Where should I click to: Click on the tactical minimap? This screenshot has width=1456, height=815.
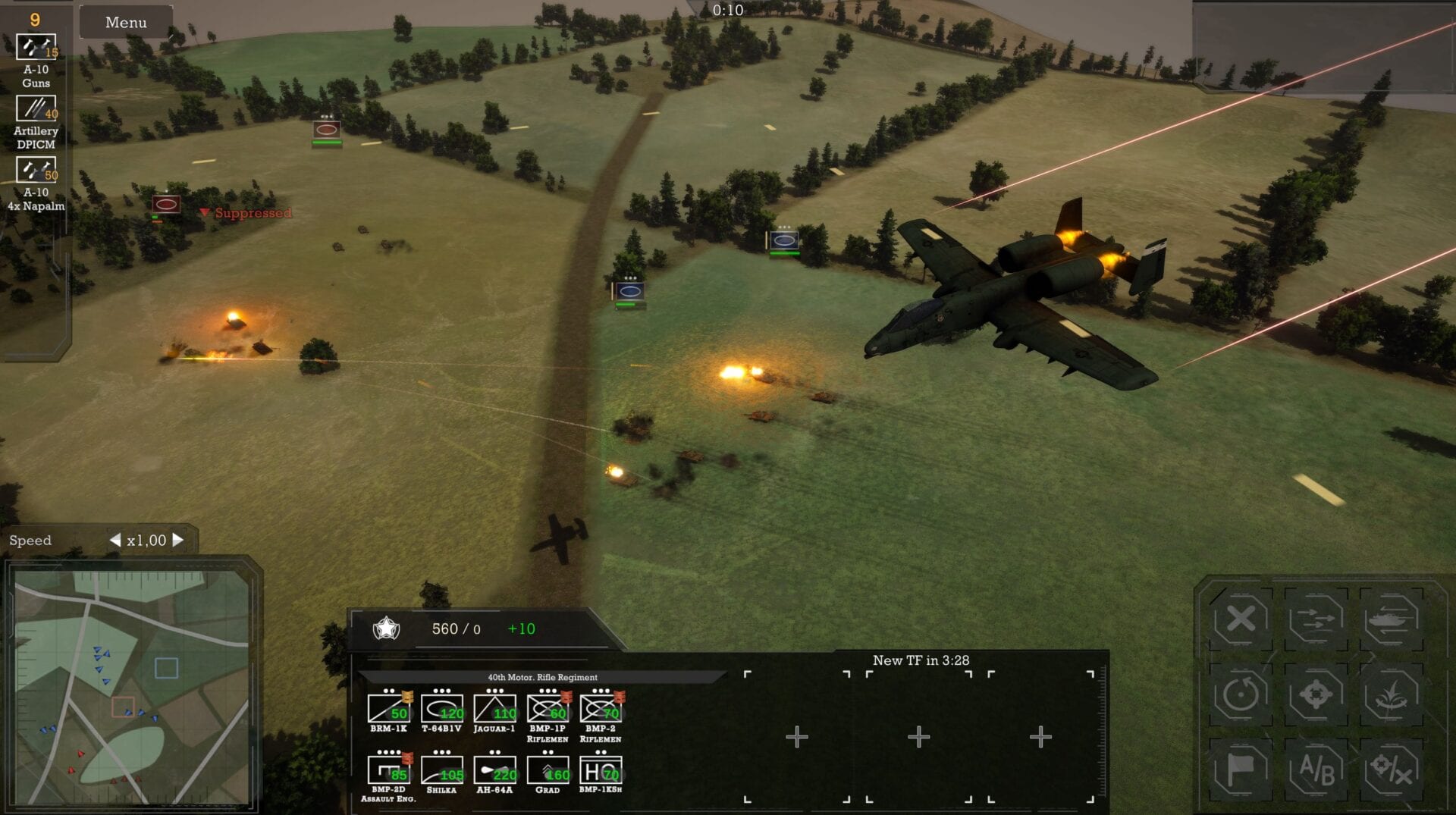point(132,687)
